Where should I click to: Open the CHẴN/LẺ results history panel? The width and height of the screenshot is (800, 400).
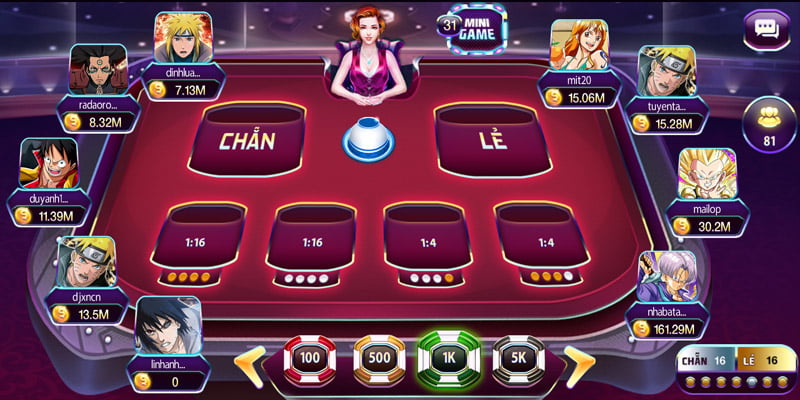coord(735,370)
